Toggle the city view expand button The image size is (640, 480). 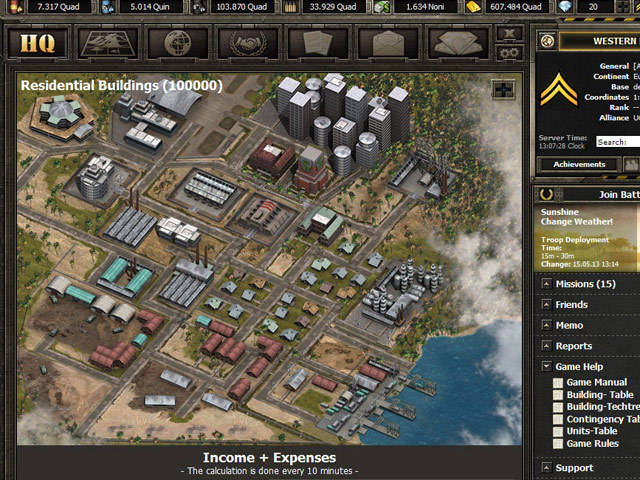[503, 89]
